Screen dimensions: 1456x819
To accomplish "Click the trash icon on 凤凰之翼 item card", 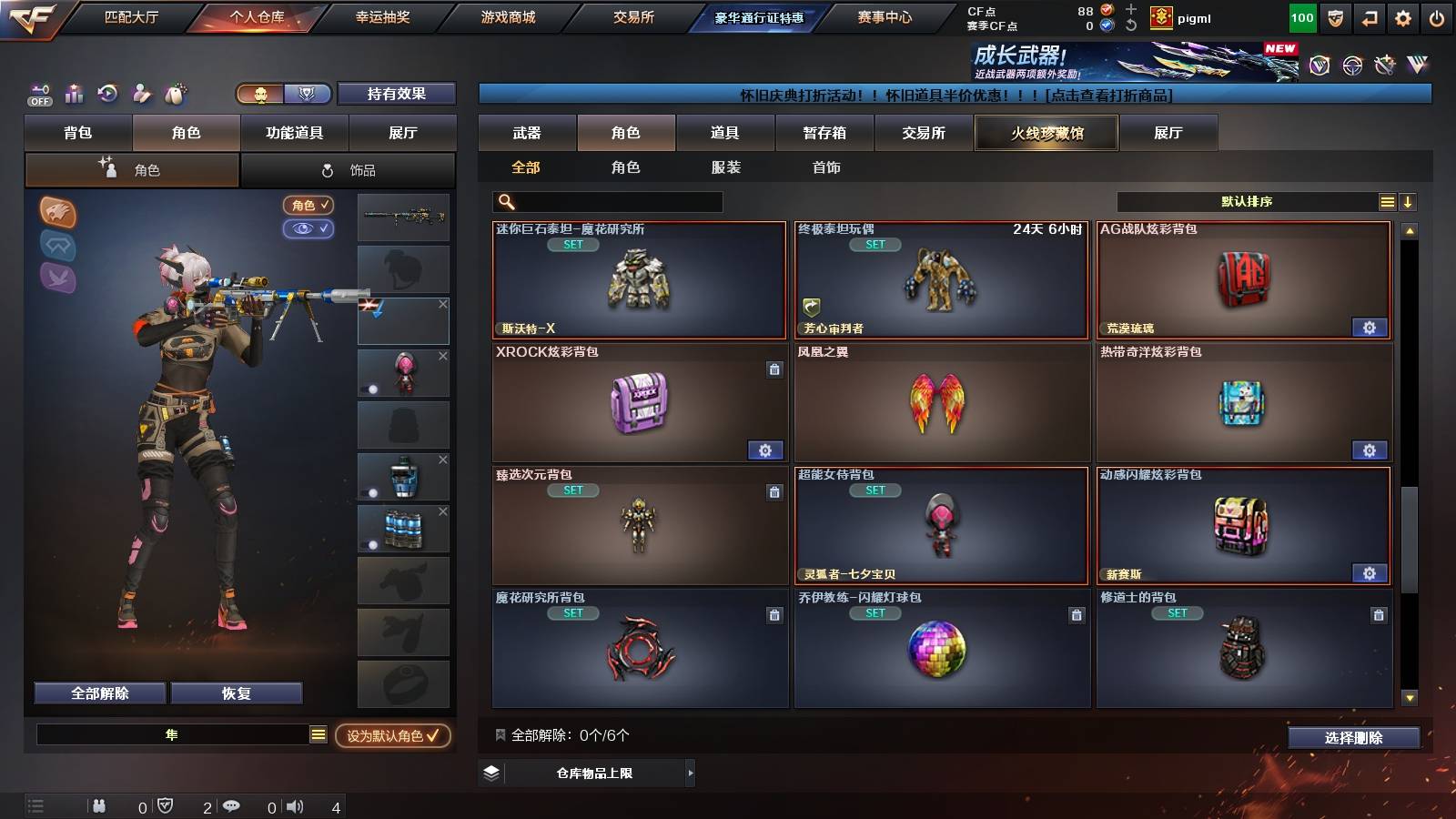I will coord(1076,368).
